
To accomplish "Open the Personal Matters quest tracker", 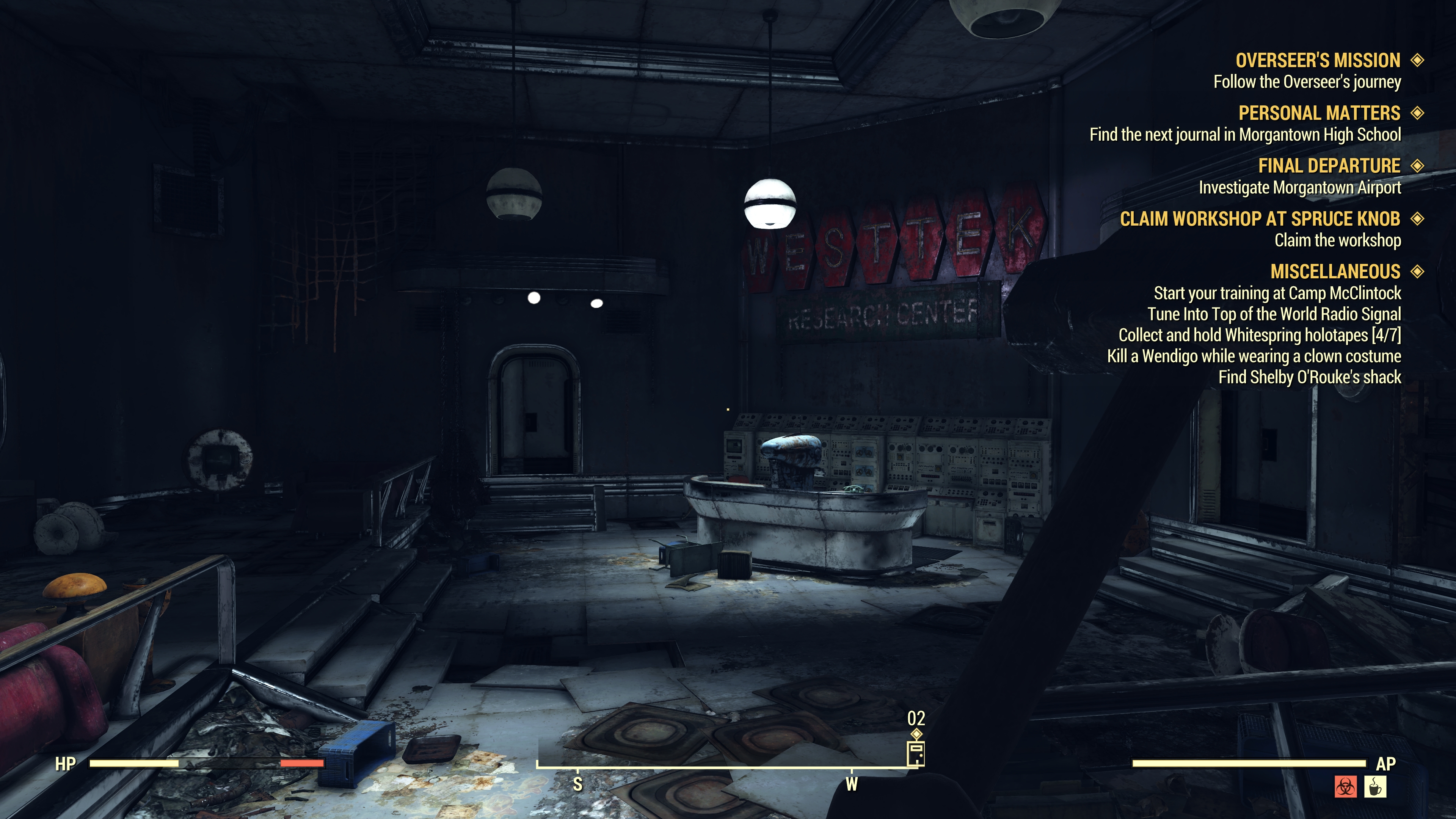I will [1319, 113].
